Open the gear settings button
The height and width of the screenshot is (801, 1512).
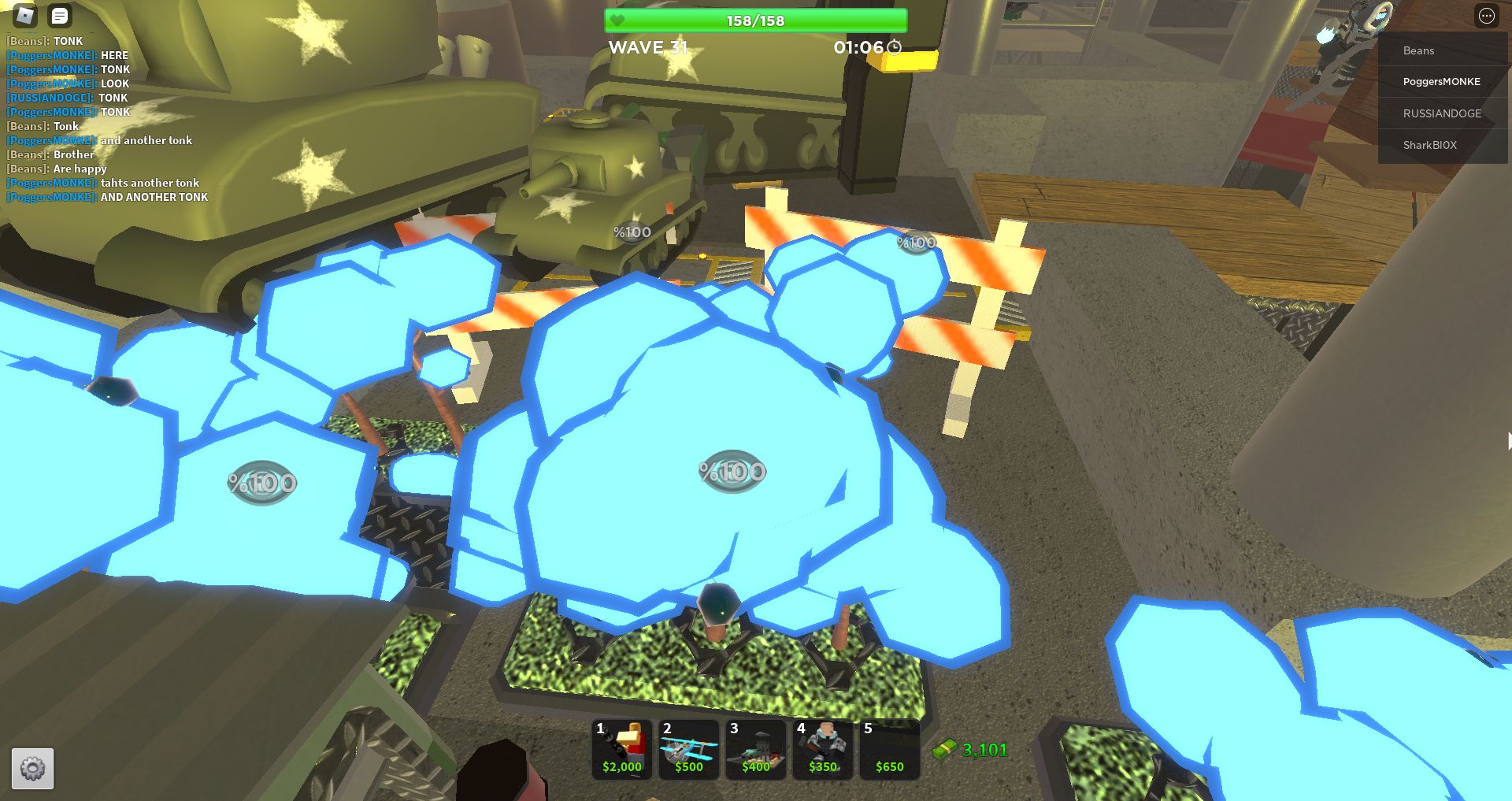coord(32,768)
